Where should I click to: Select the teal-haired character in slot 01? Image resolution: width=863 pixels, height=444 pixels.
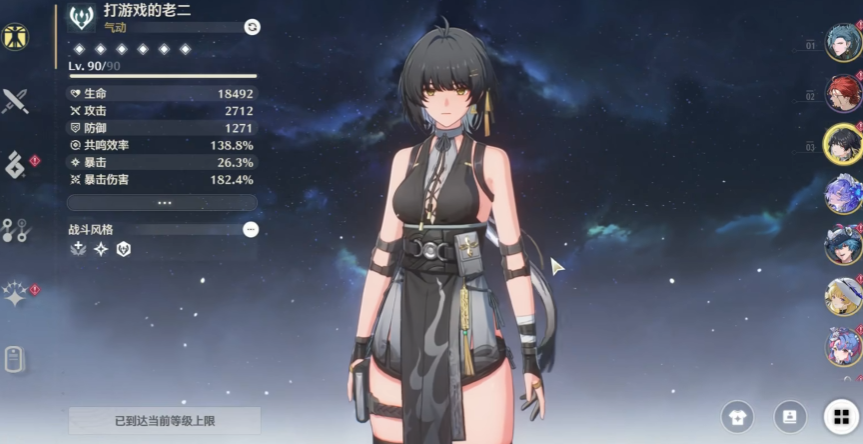[841, 42]
